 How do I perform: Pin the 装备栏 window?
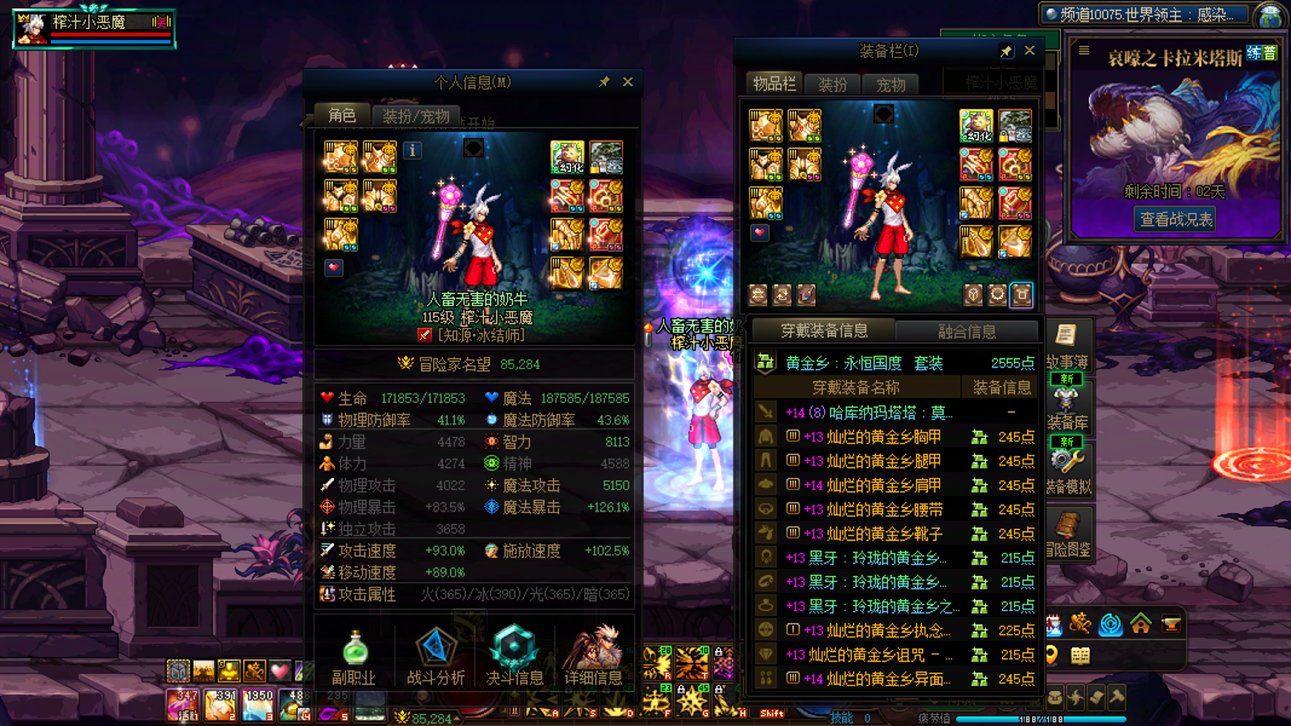pyautogui.click(x=1006, y=50)
